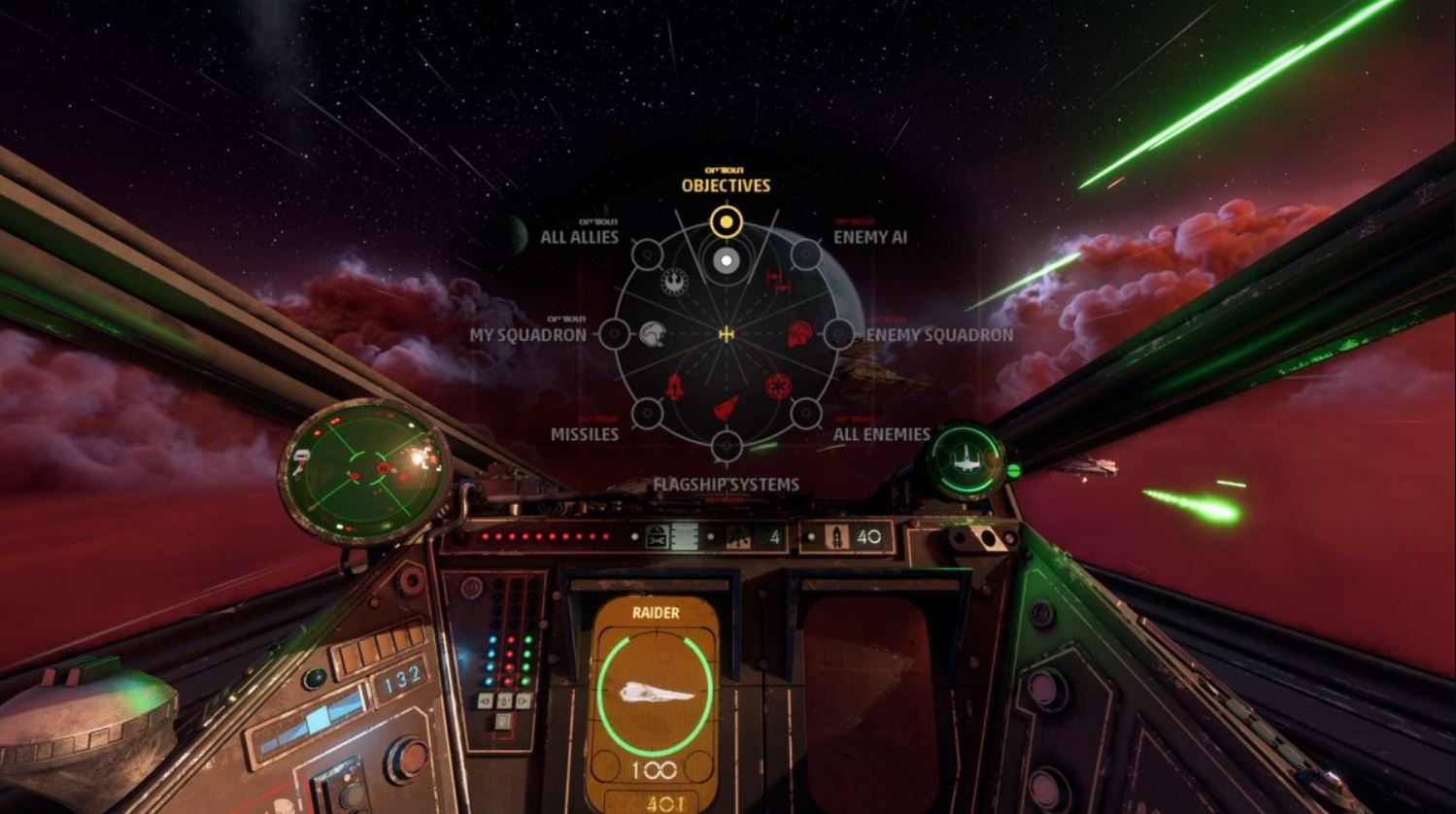Pick the Enemy AI targeting option

(805, 254)
